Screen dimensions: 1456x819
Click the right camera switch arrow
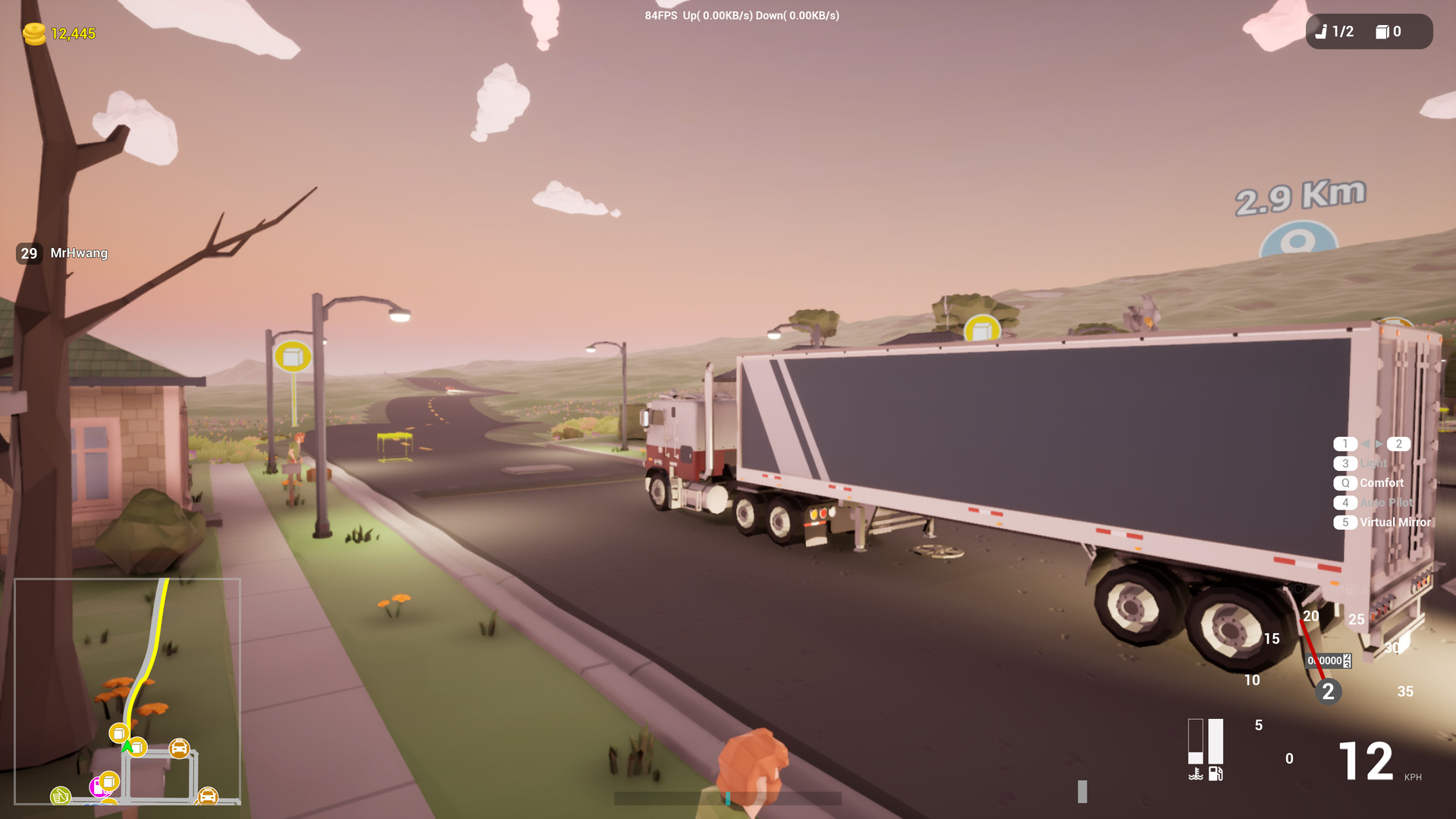[x=1379, y=444]
